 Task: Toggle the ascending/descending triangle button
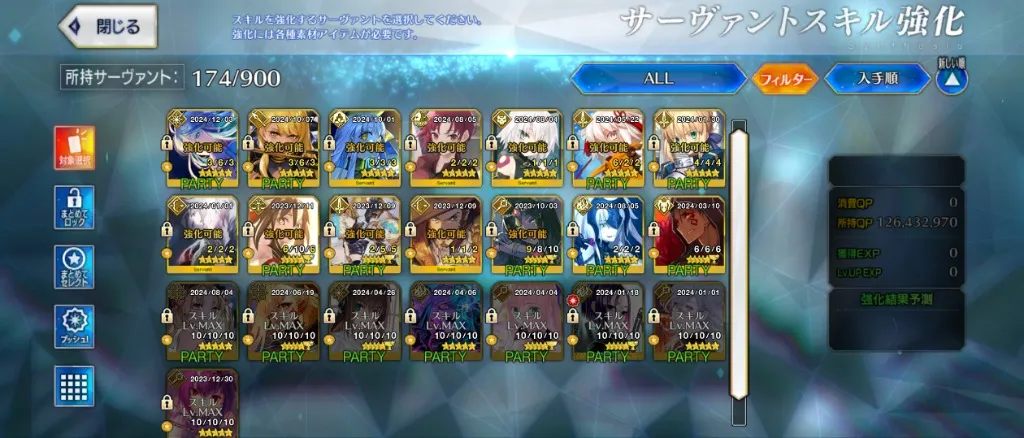point(951,79)
